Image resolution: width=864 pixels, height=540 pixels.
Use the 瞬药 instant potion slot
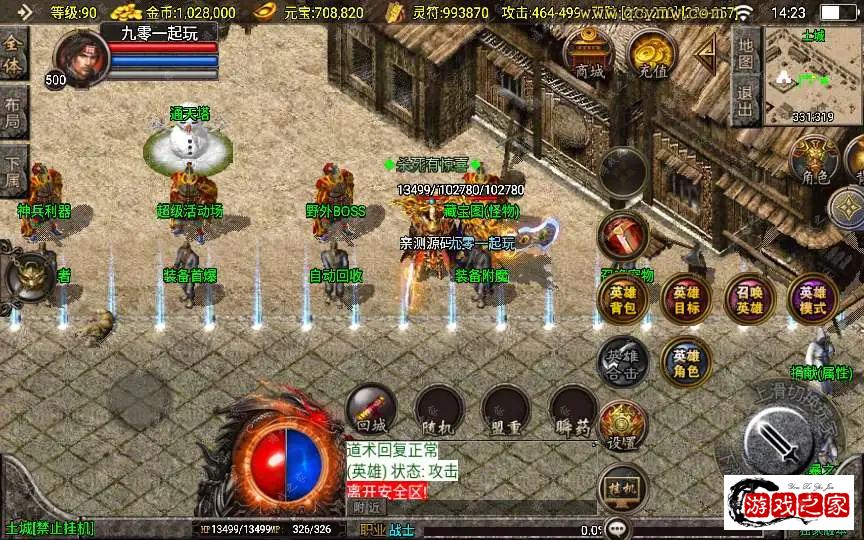click(x=573, y=408)
